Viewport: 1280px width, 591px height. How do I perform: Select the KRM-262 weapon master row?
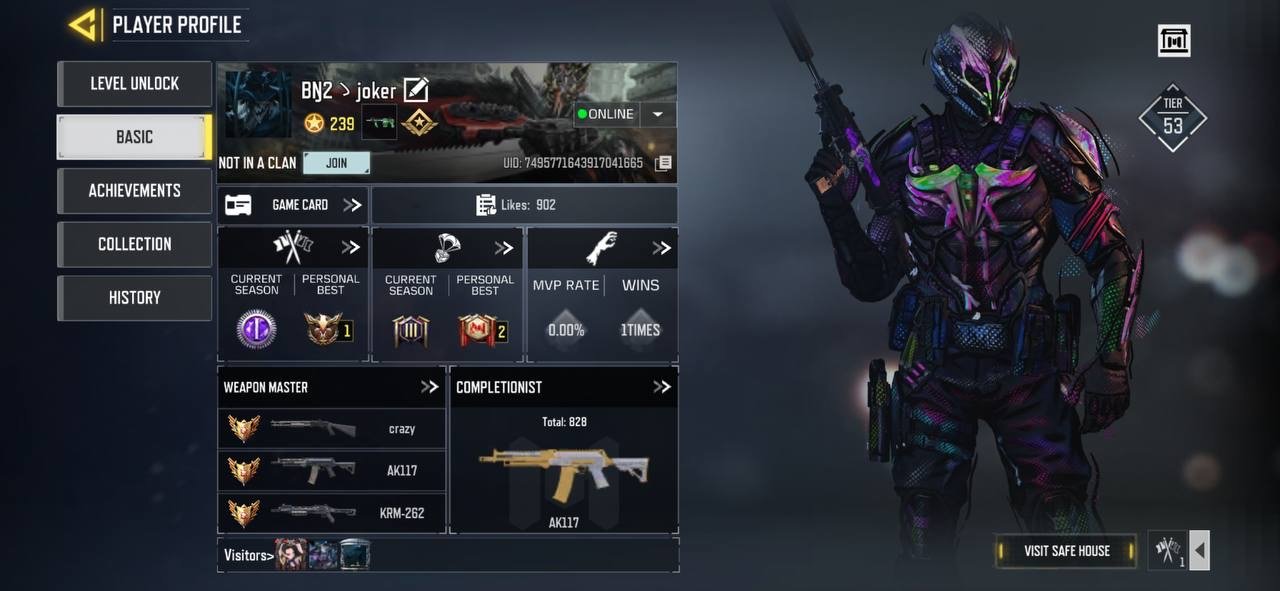click(331, 513)
